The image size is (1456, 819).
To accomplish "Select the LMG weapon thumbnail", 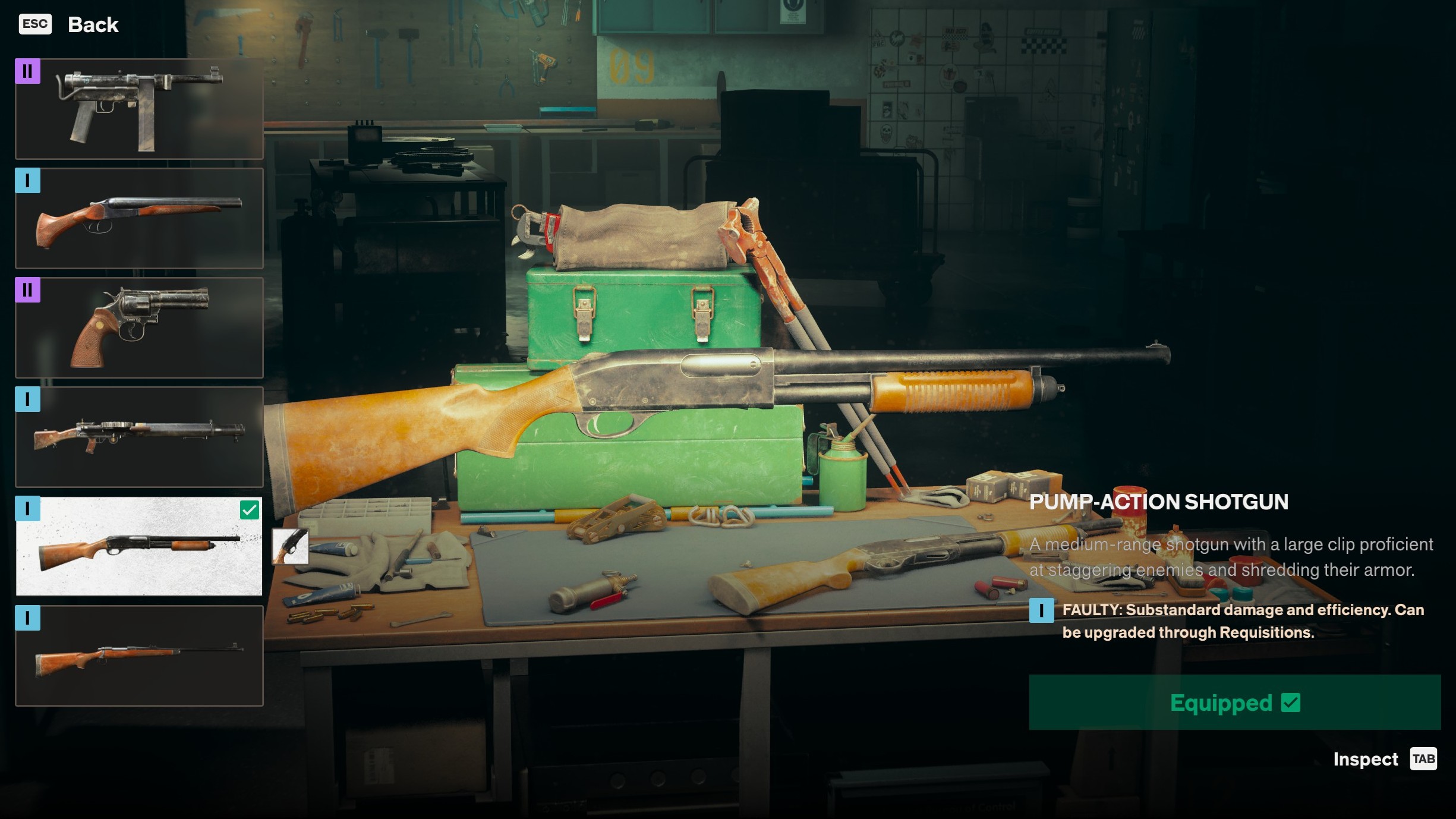I will [x=139, y=437].
